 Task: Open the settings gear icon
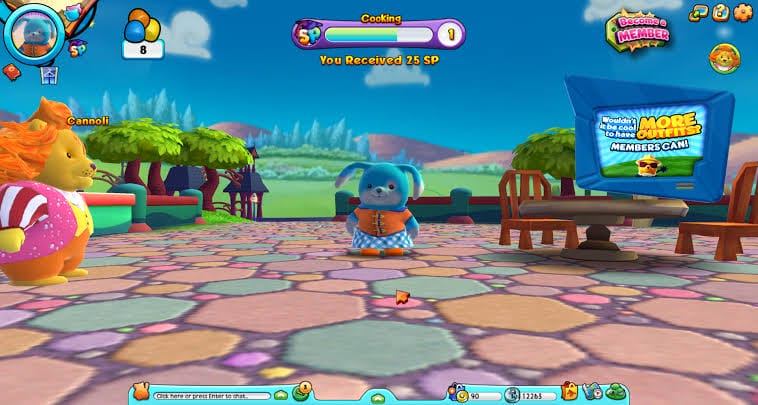pos(742,13)
